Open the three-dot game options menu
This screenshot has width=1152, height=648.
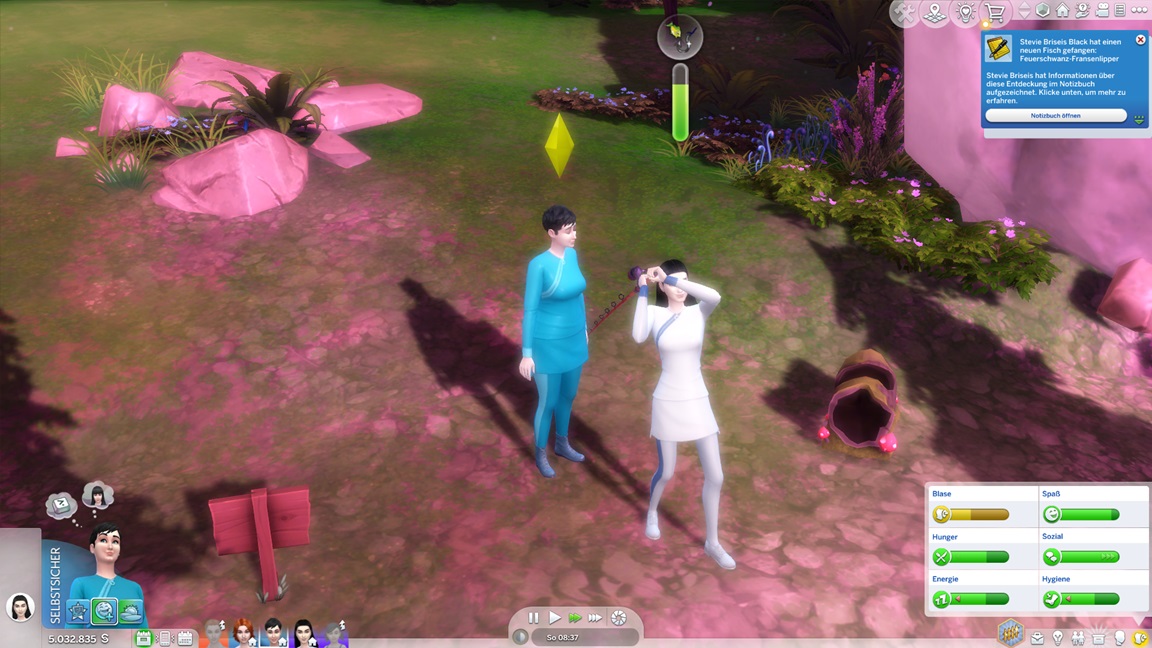1139,11
